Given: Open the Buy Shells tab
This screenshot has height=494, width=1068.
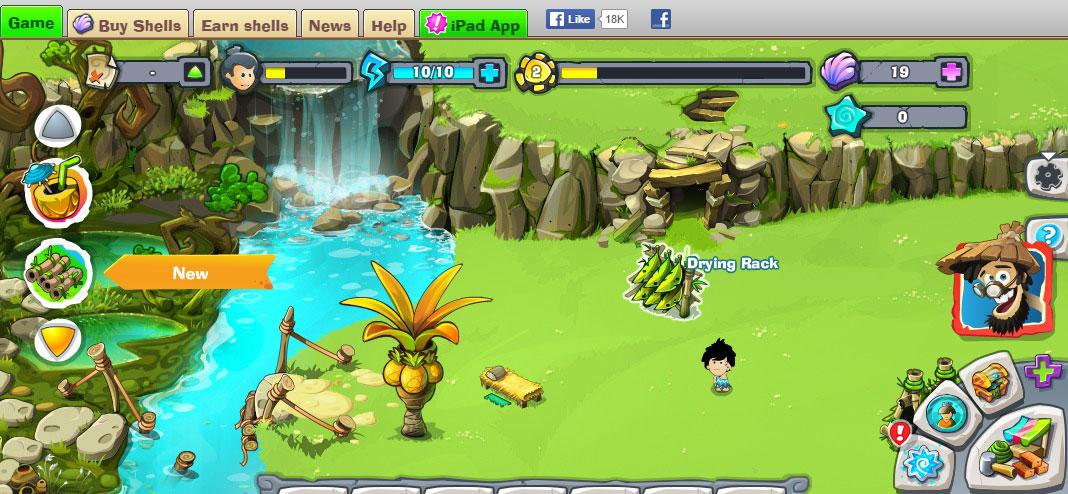Looking at the screenshot, I should point(128,25).
